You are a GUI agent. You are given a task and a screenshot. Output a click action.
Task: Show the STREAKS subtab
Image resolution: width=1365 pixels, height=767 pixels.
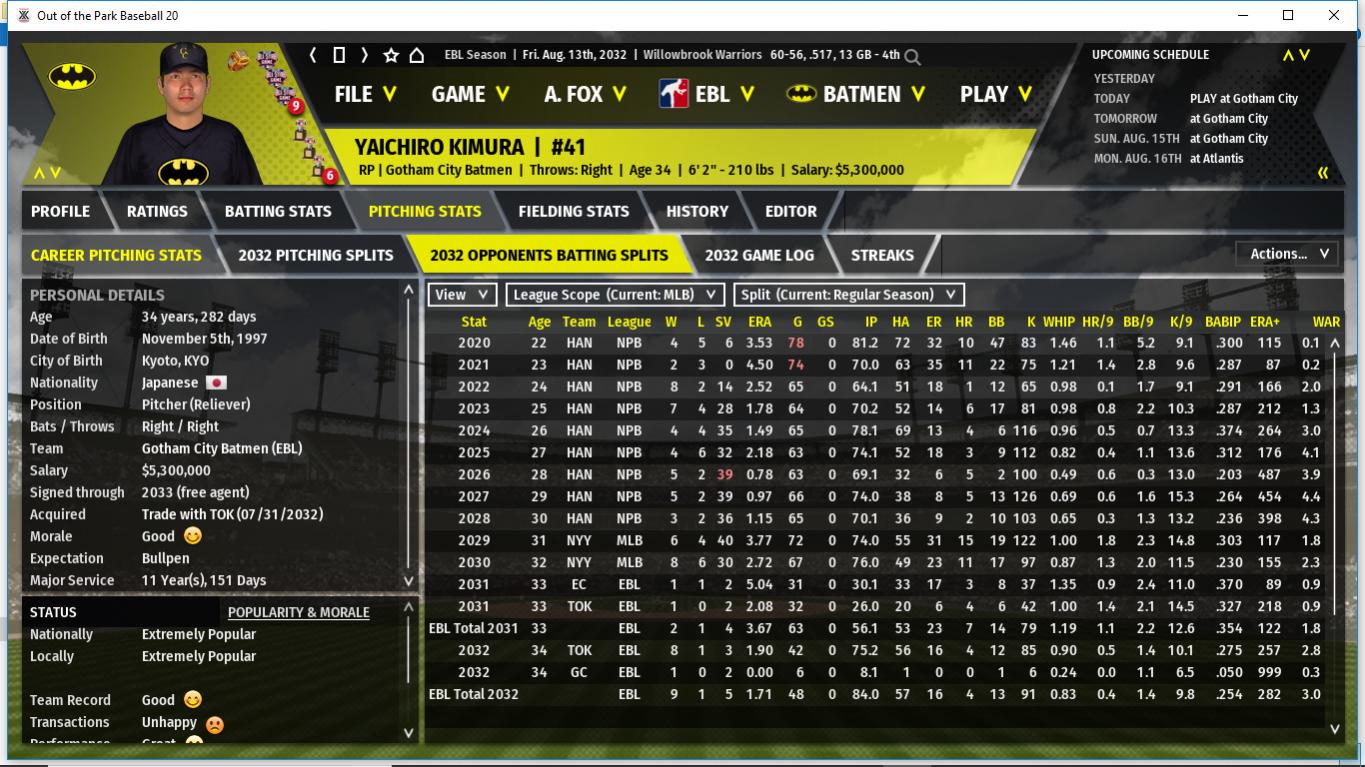(882, 255)
